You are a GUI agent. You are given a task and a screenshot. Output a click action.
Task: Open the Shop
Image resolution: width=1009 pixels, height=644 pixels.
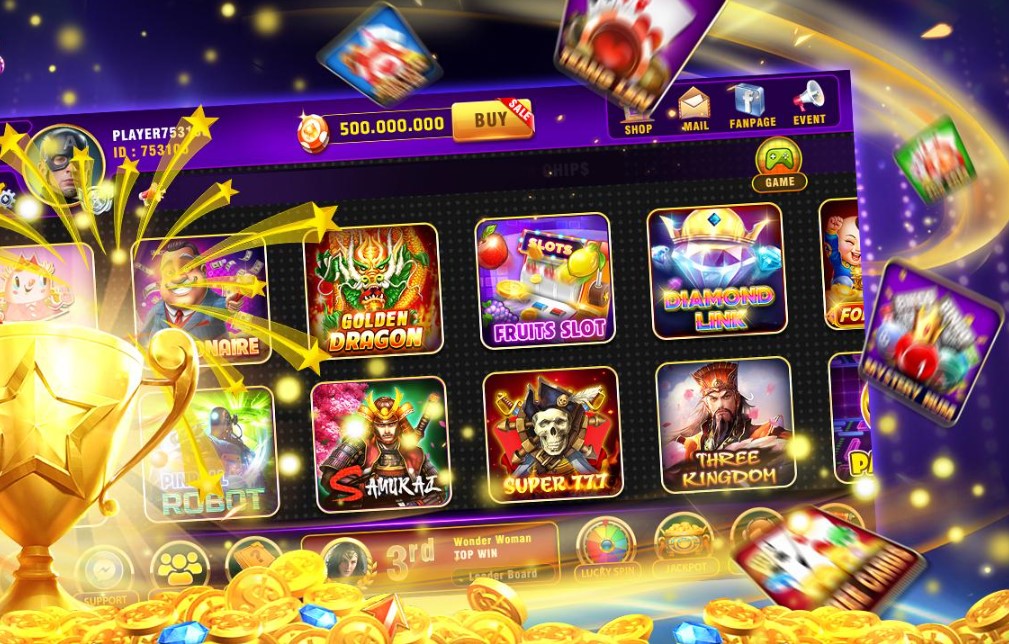coord(638,106)
